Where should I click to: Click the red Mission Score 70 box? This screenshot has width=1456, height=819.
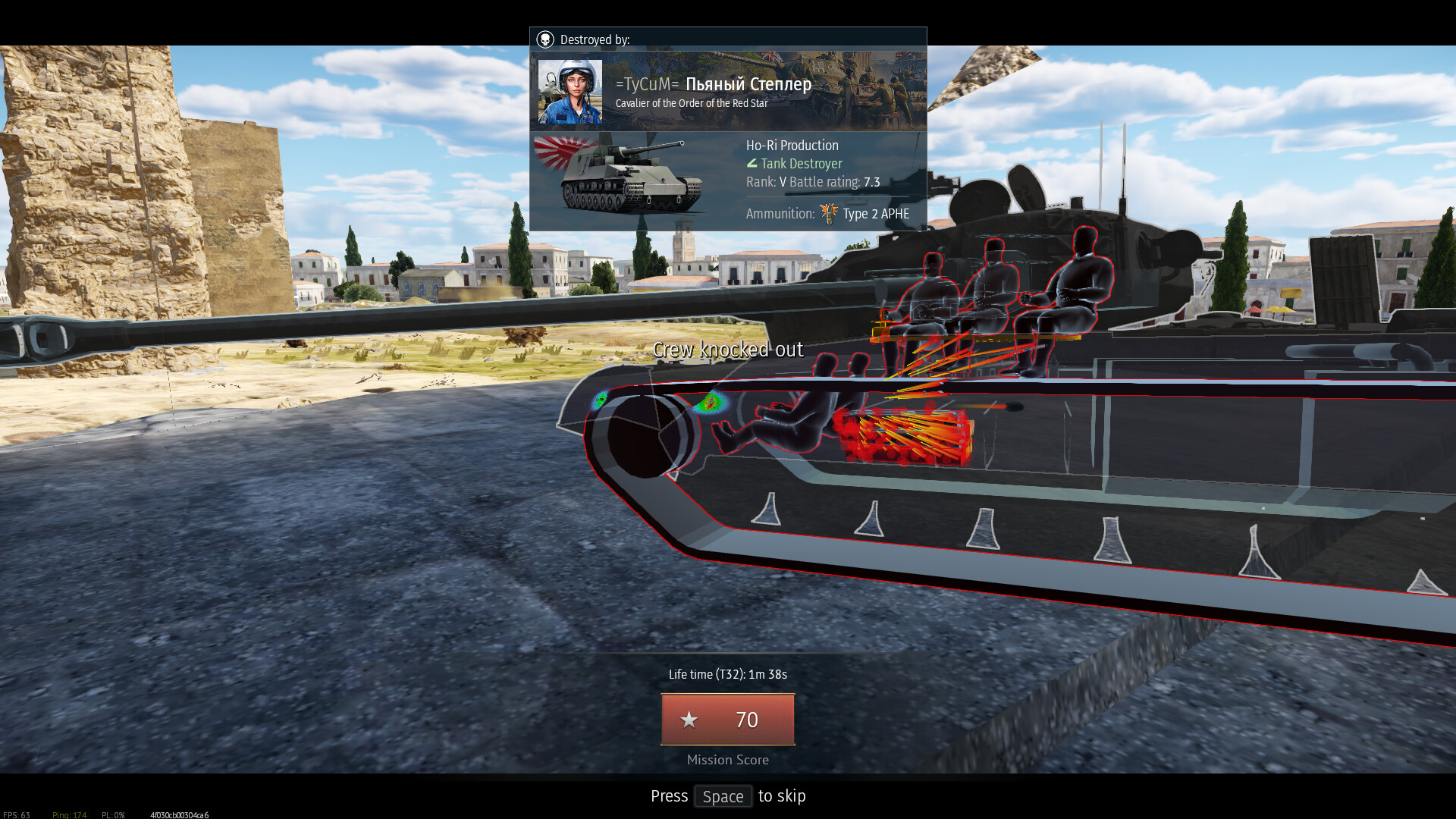pyautogui.click(x=727, y=719)
